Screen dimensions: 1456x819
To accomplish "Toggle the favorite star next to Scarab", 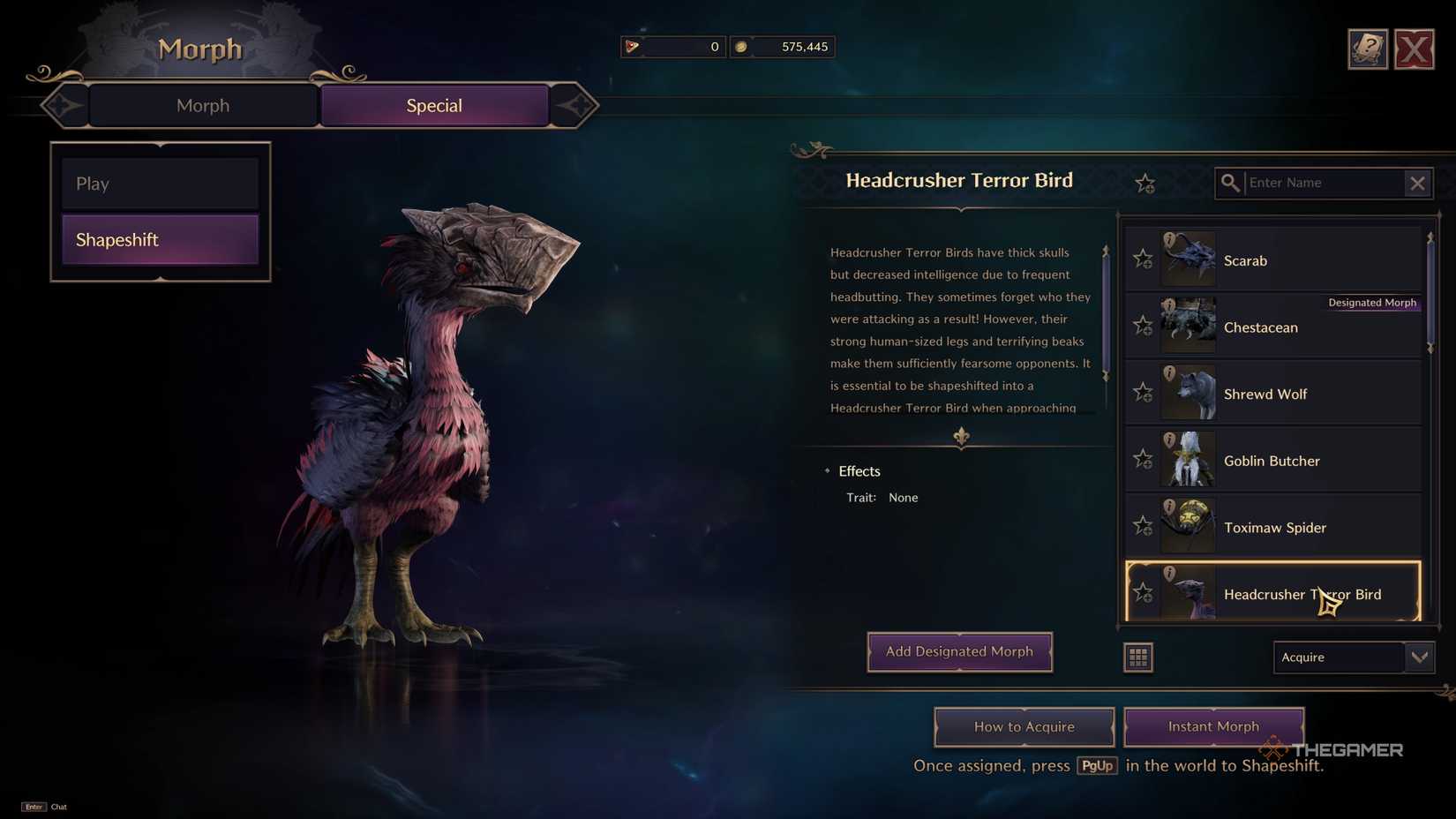I will click(x=1143, y=259).
